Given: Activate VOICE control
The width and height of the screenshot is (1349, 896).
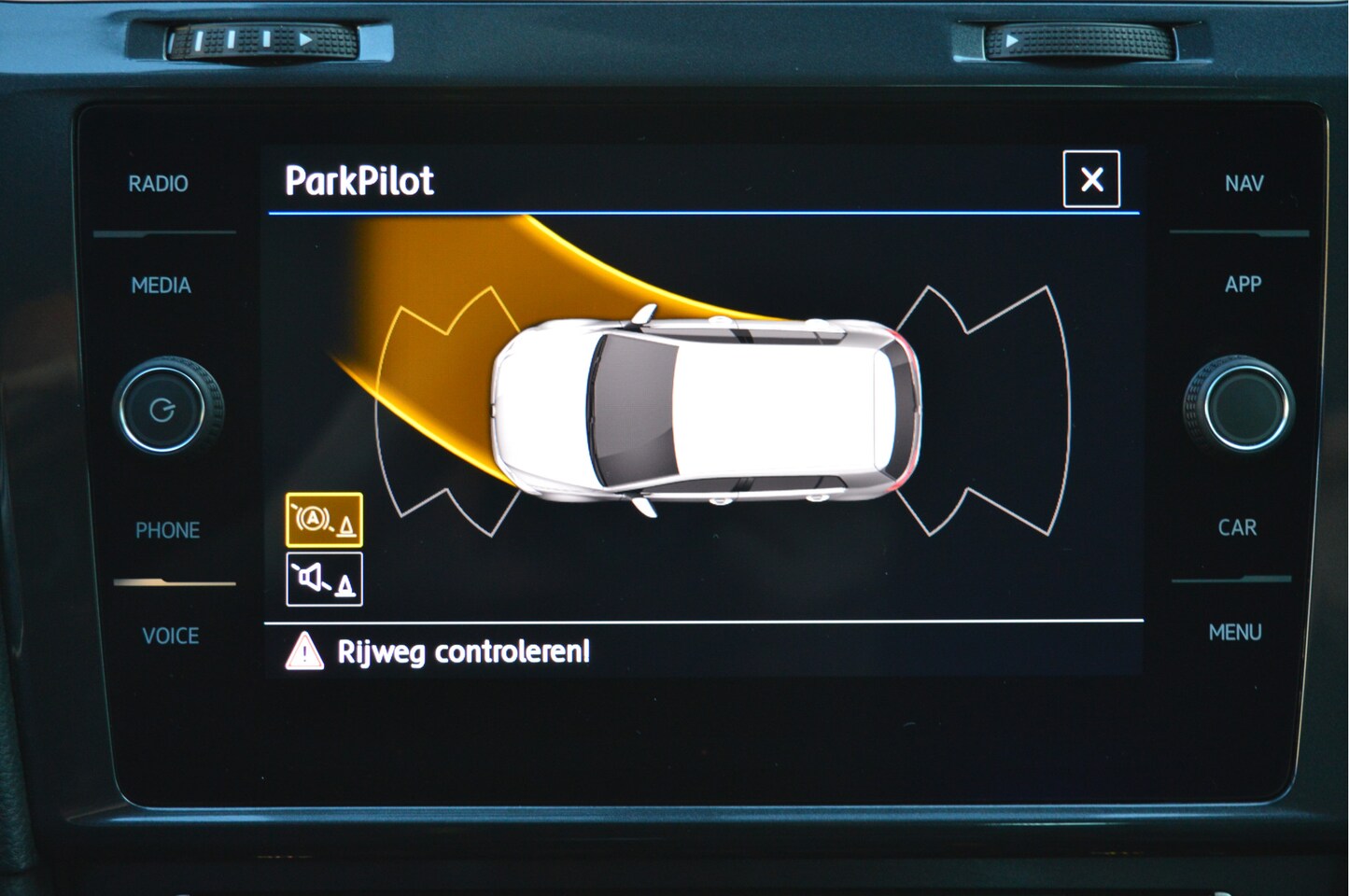Looking at the screenshot, I should (x=170, y=637).
